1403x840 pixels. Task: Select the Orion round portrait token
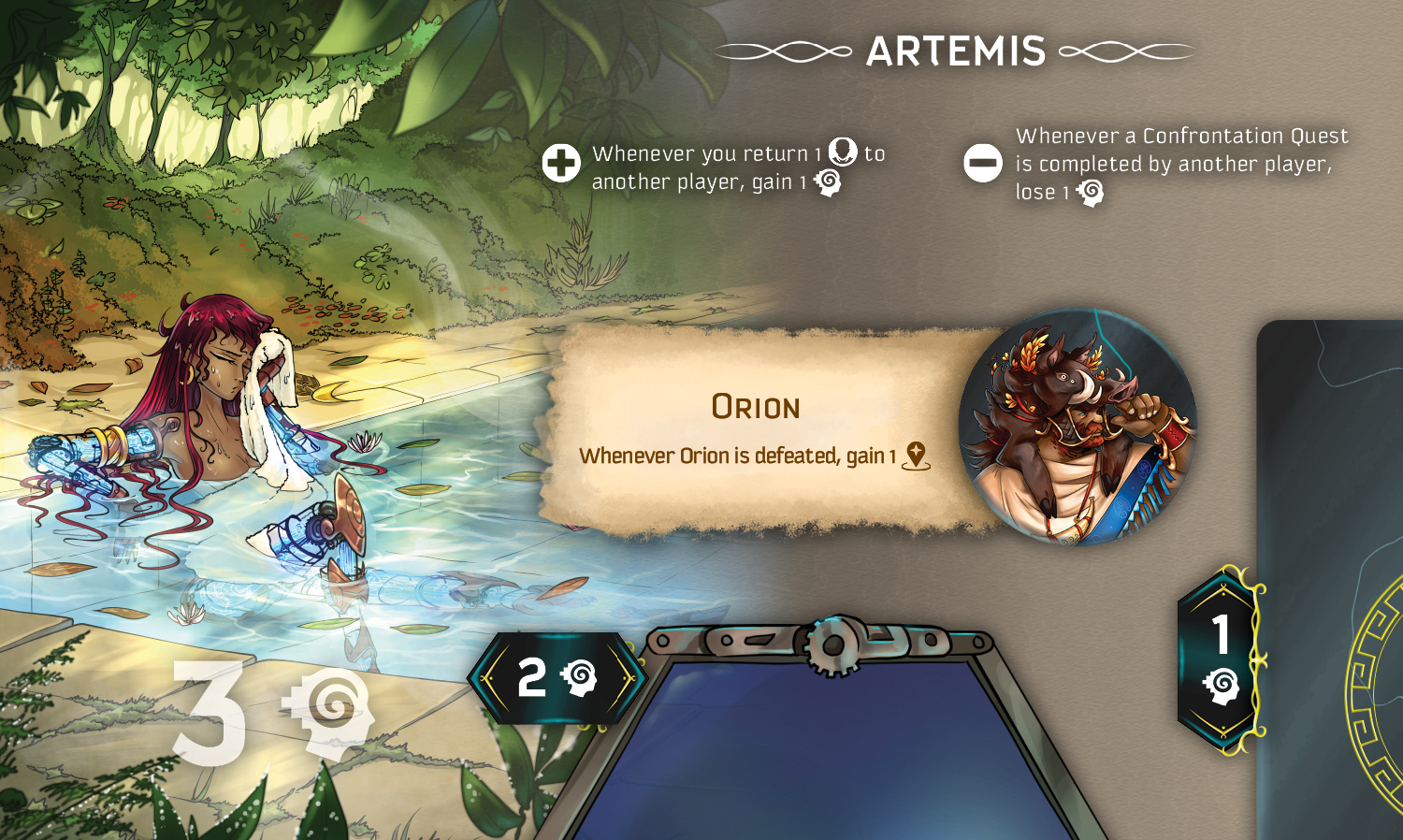[1078, 427]
